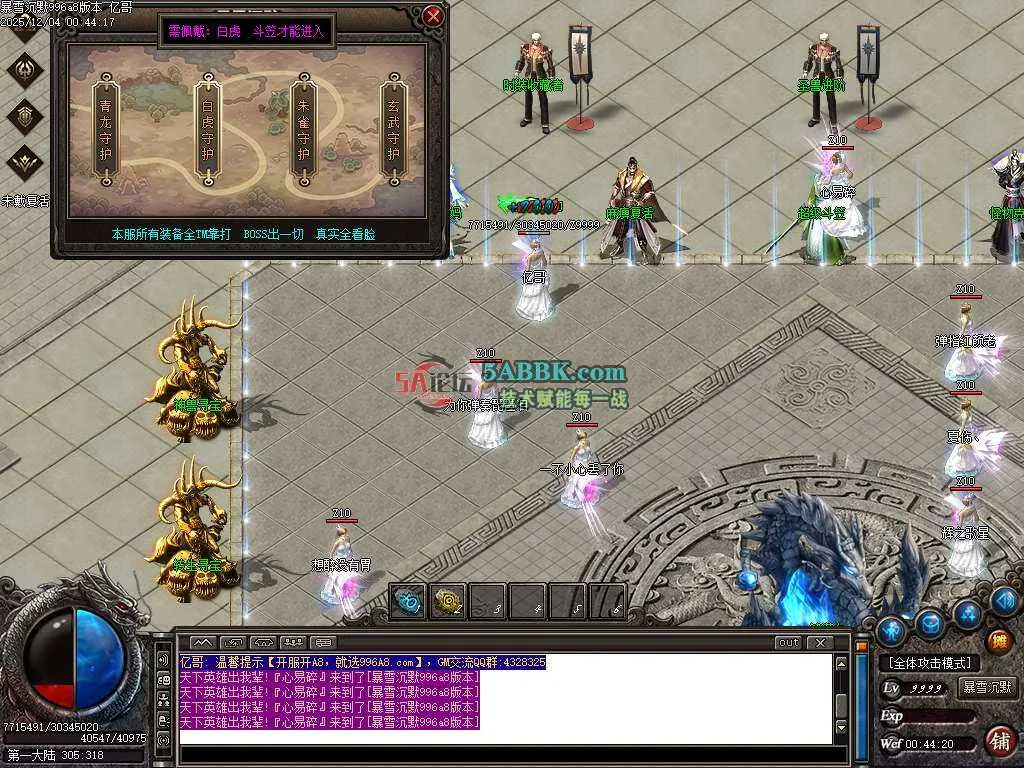Click the 未戴复活 diamond icon
The height and width of the screenshot is (768, 1024).
(x=25, y=163)
